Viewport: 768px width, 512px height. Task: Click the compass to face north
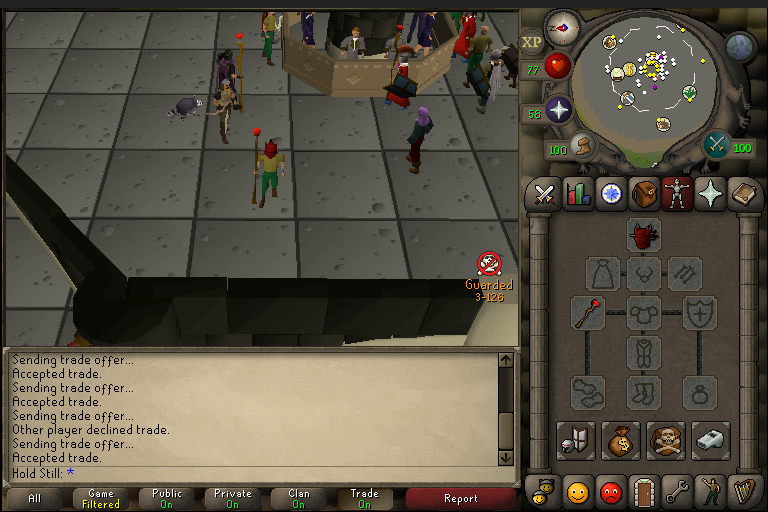(x=562, y=27)
